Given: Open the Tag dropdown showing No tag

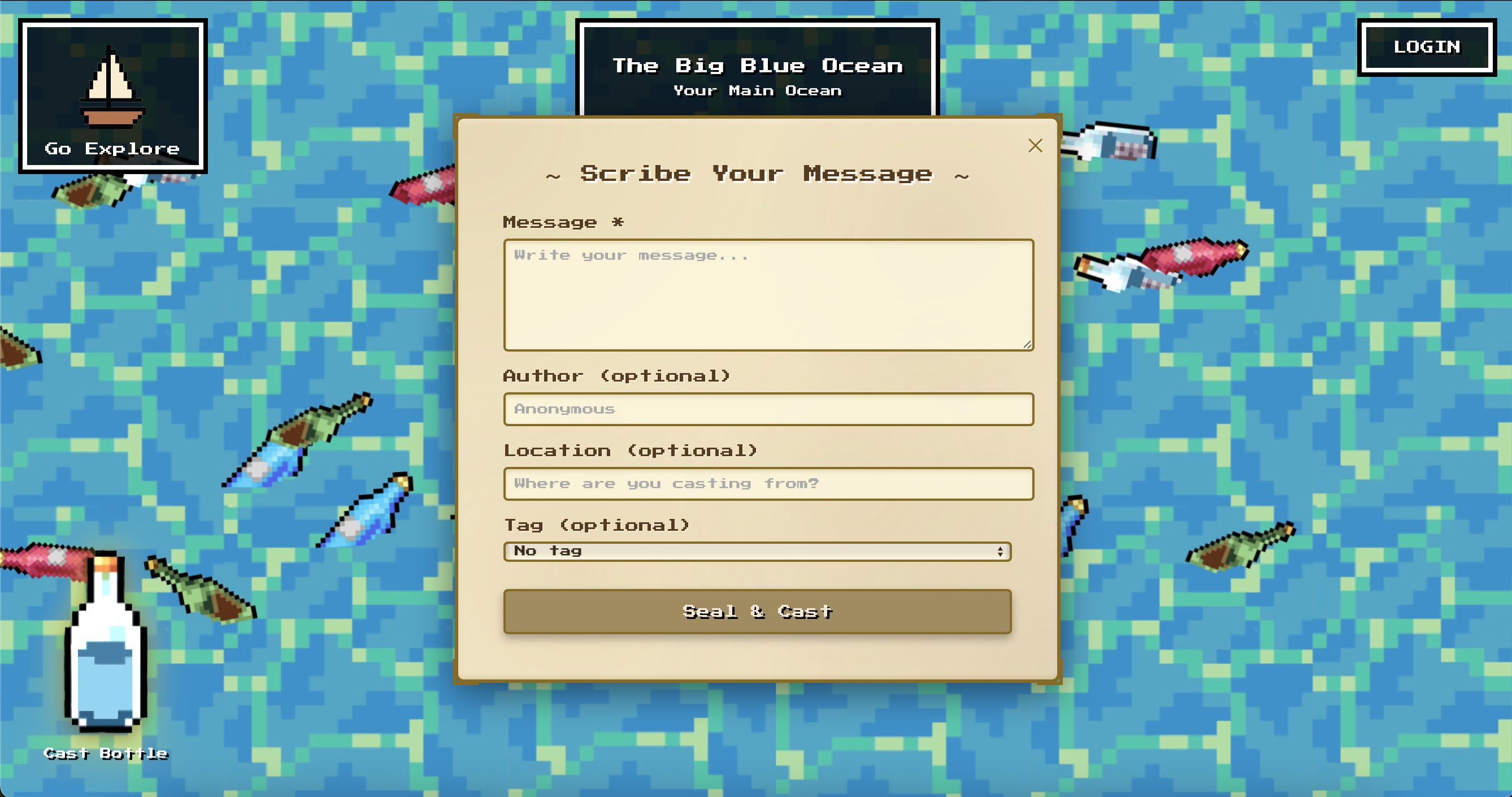Looking at the screenshot, I should [x=757, y=551].
